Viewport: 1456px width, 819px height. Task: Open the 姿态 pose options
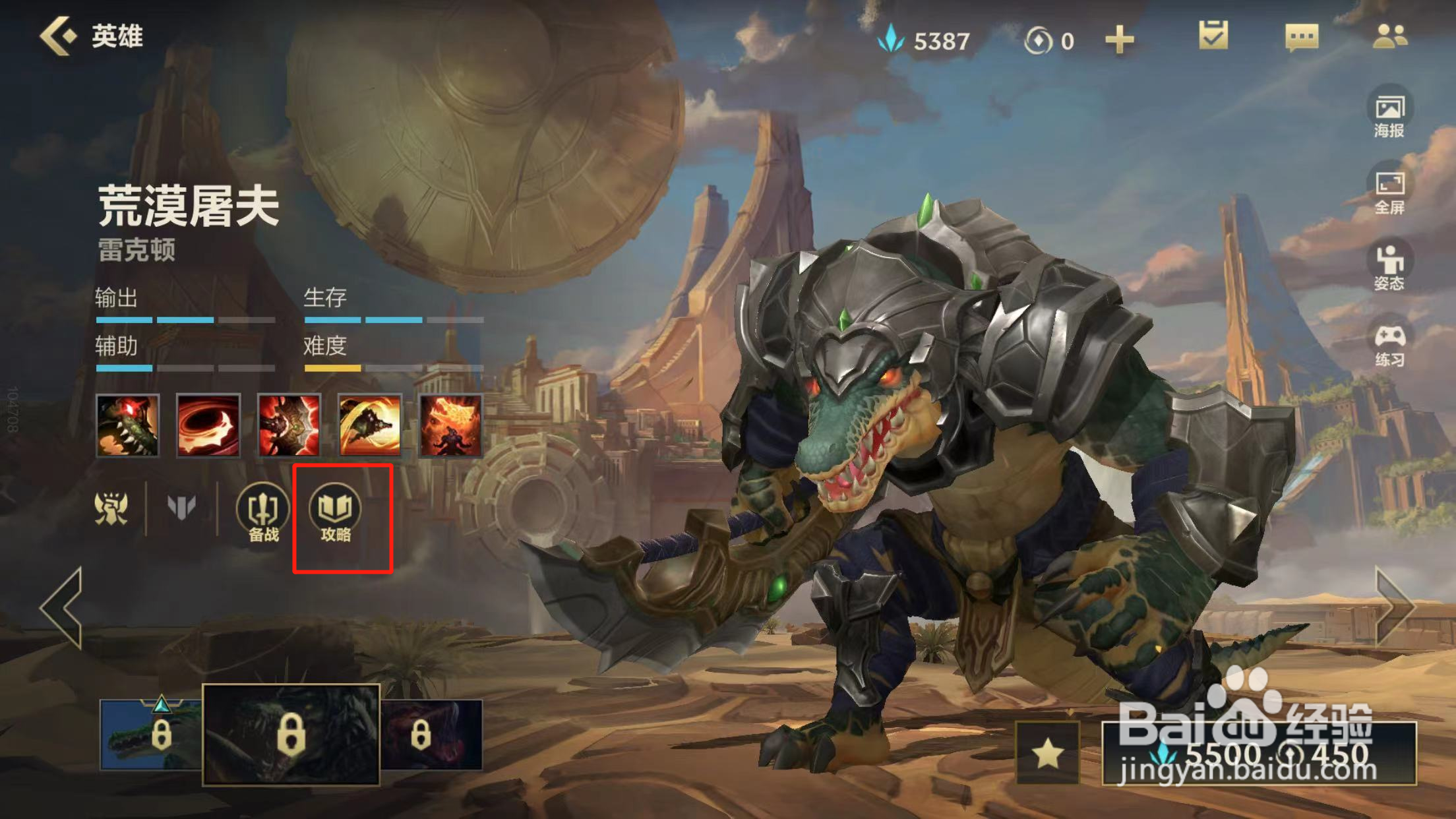[1389, 268]
